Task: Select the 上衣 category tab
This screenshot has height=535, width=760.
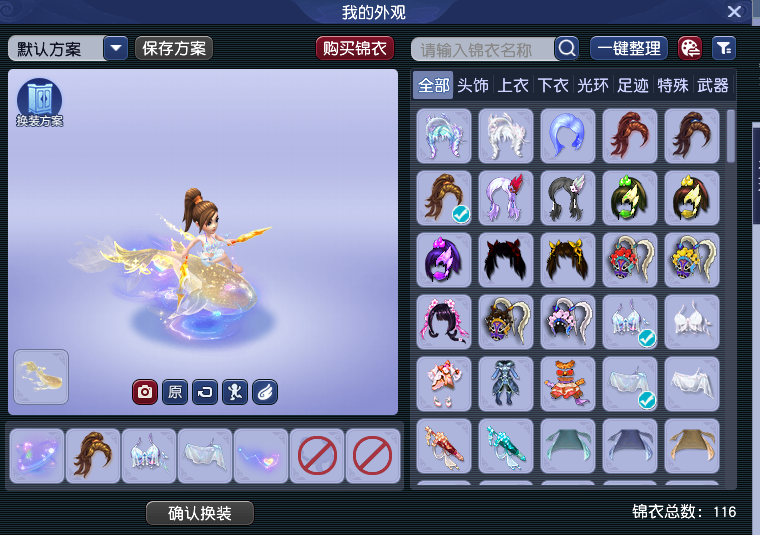Action: (513, 86)
